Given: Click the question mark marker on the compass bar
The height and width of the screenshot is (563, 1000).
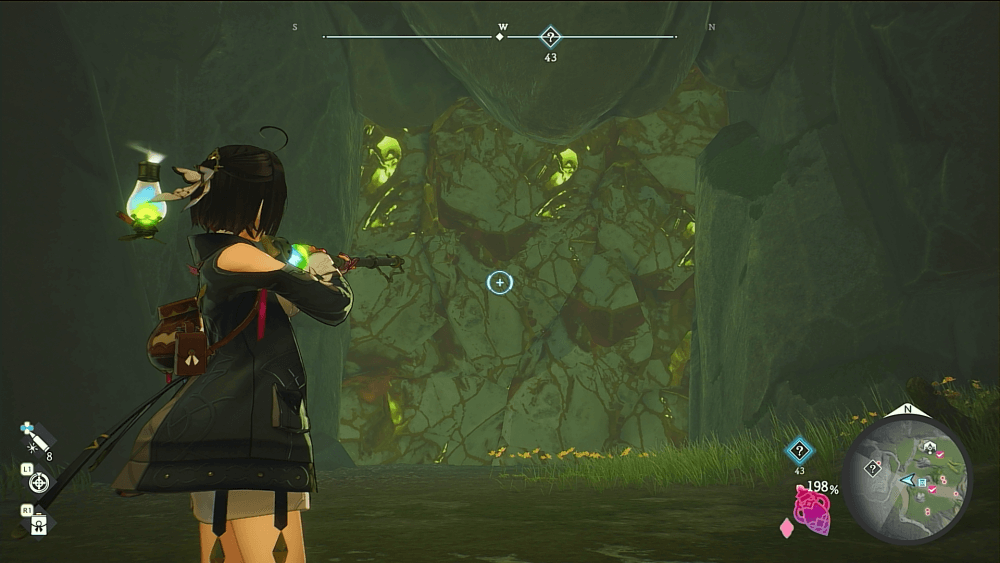Looking at the screenshot, I should pyautogui.click(x=550, y=37).
